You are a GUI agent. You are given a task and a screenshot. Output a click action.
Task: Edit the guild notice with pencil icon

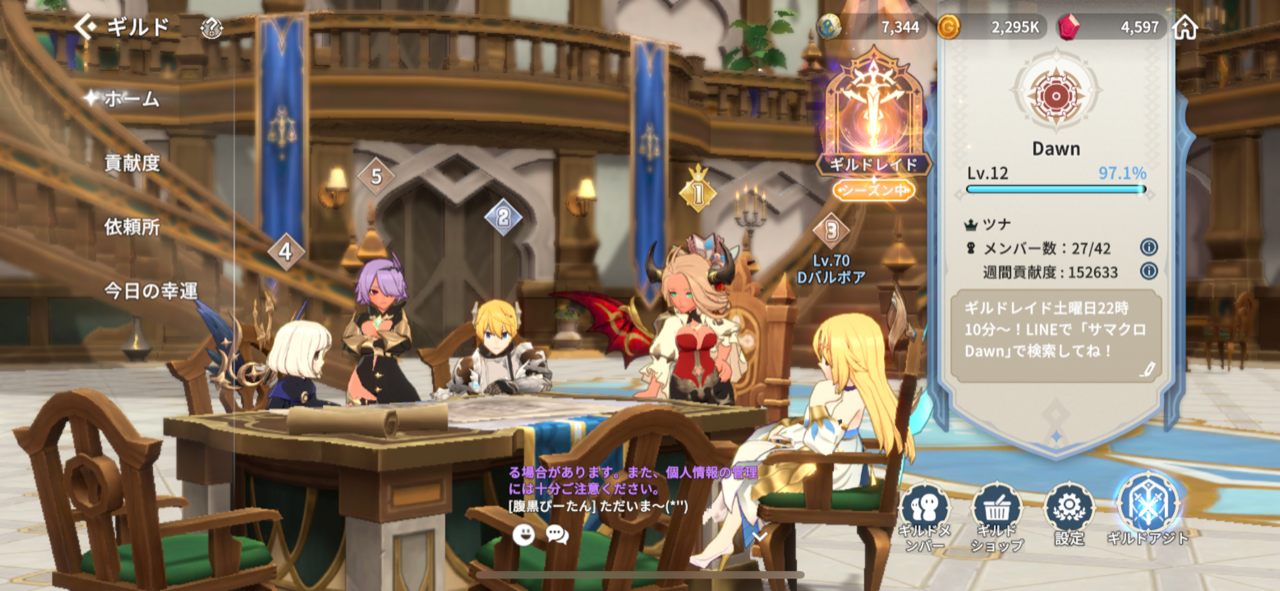pyautogui.click(x=1147, y=370)
